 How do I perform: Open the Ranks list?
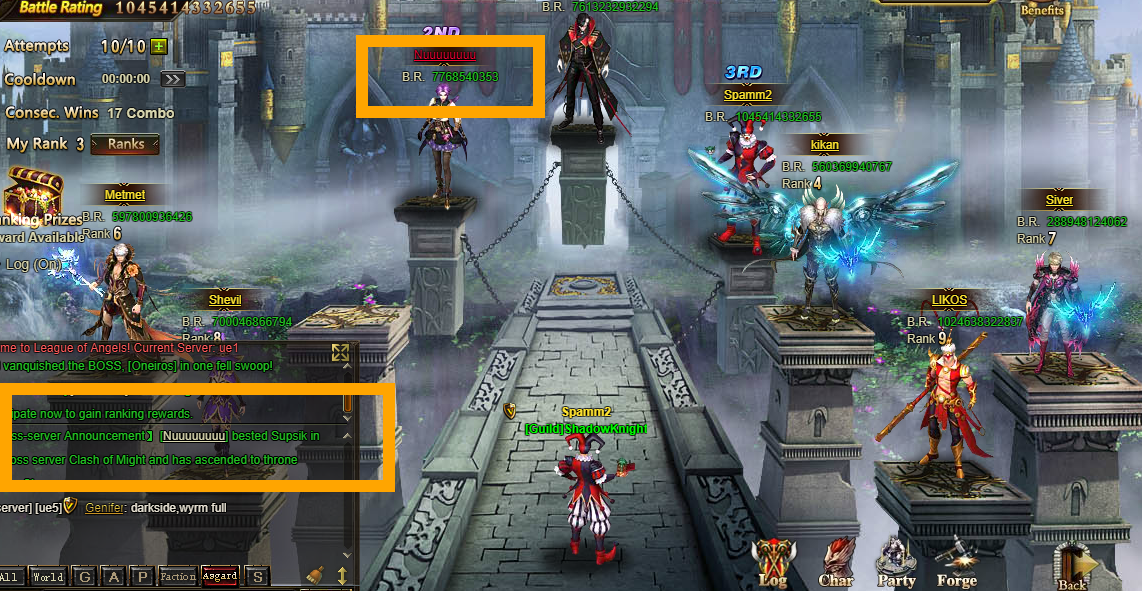click(x=125, y=144)
